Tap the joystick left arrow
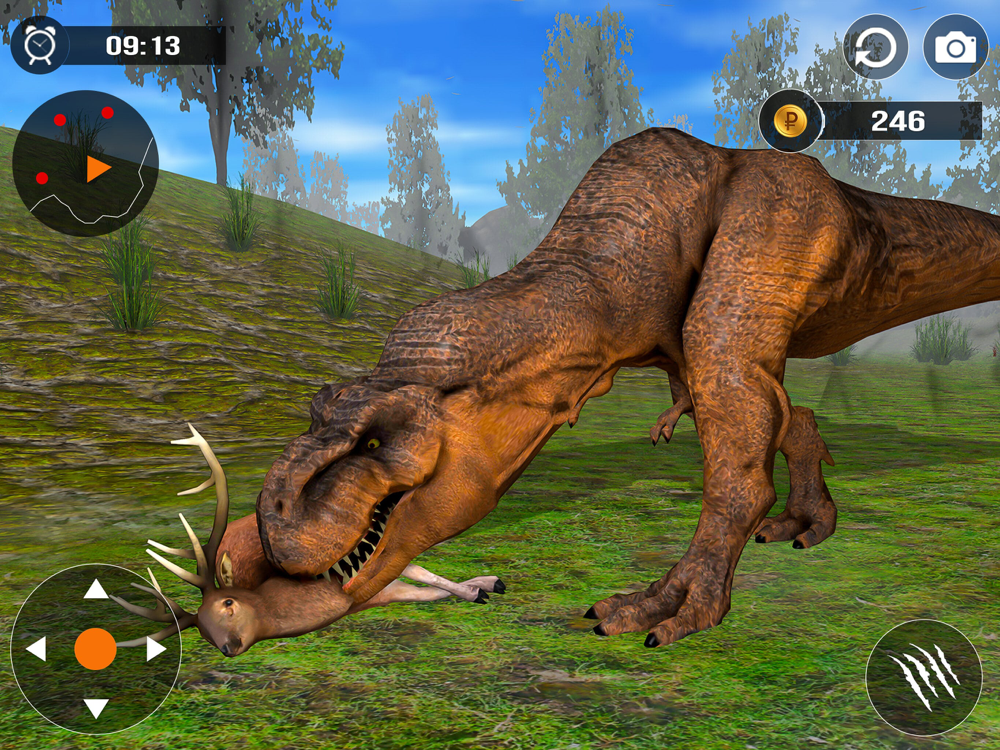This screenshot has width=1000, height=750. [x=36, y=649]
